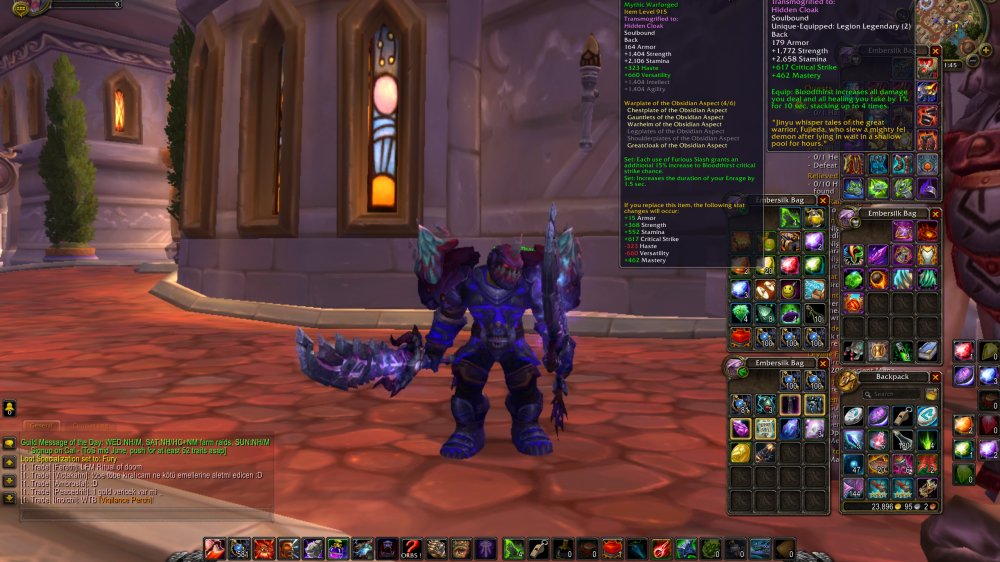Viewport: 1000px width, 562px height.
Task: Select the yellow smiley face item in bag
Action: click(x=790, y=290)
